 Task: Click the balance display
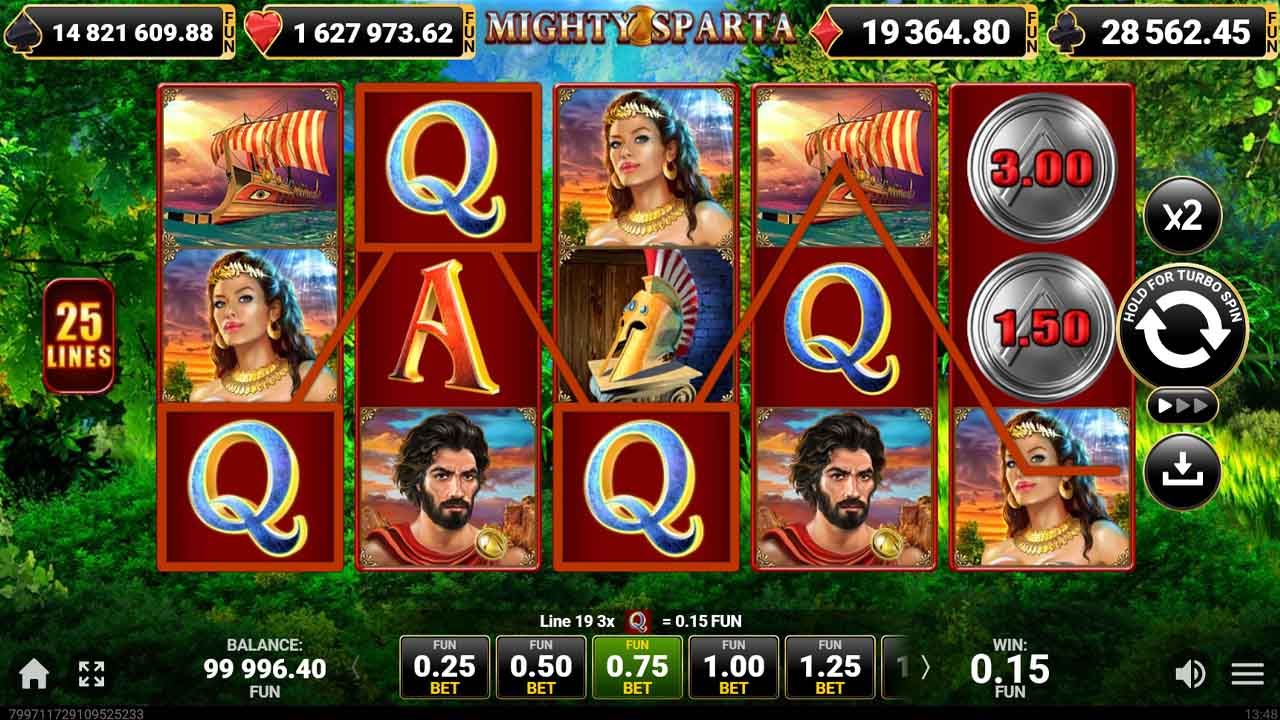point(268,668)
